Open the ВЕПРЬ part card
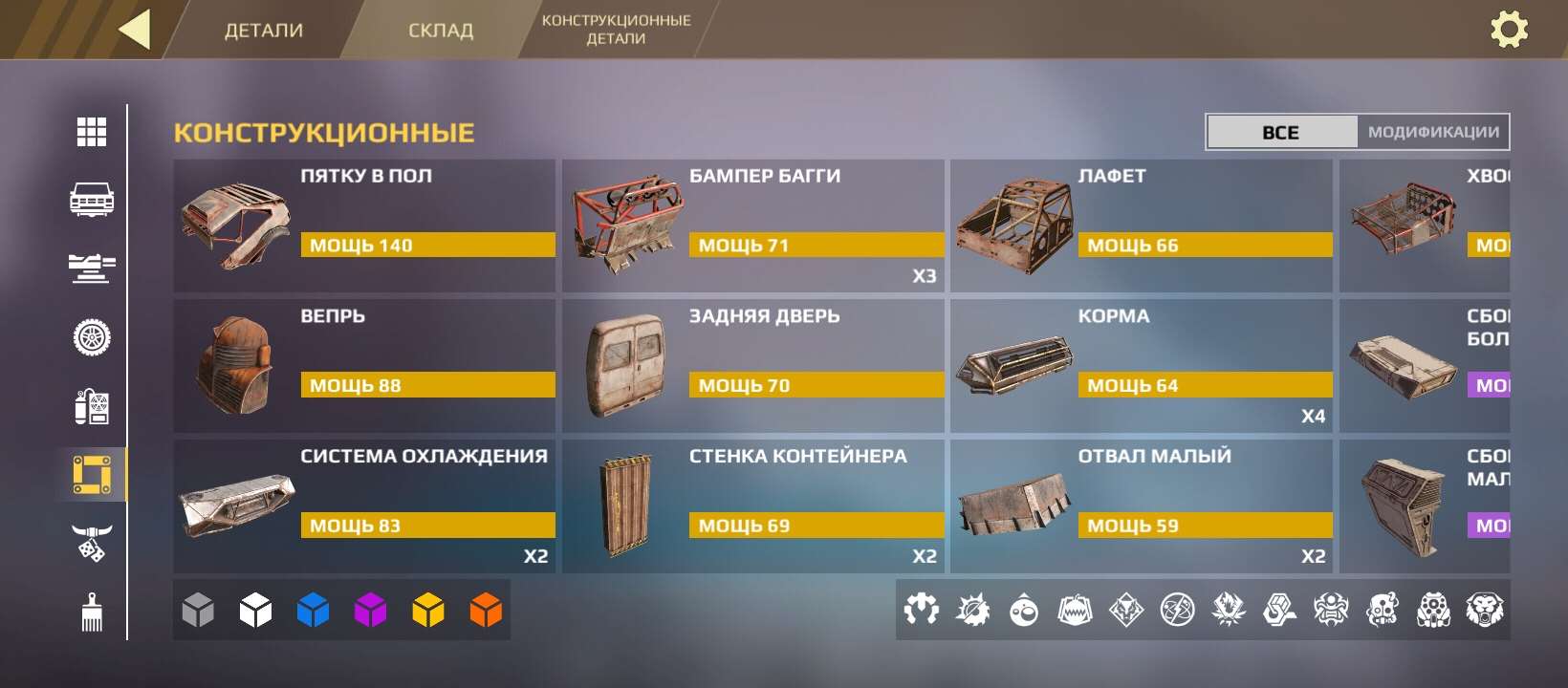 point(363,365)
